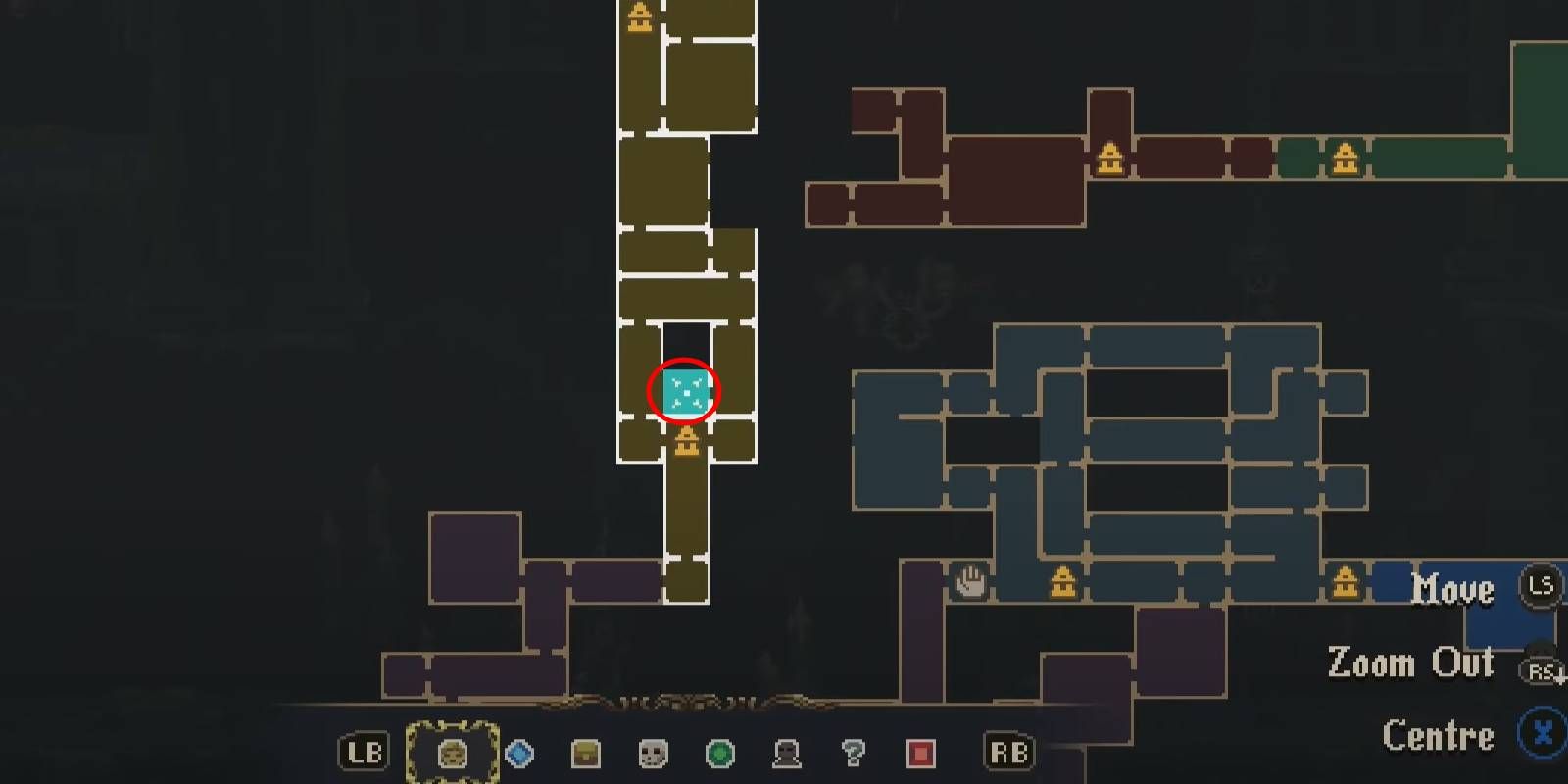Viewport: 1568px width, 784px height.
Task: Click the green orb map filter icon
Action: click(x=720, y=755)
